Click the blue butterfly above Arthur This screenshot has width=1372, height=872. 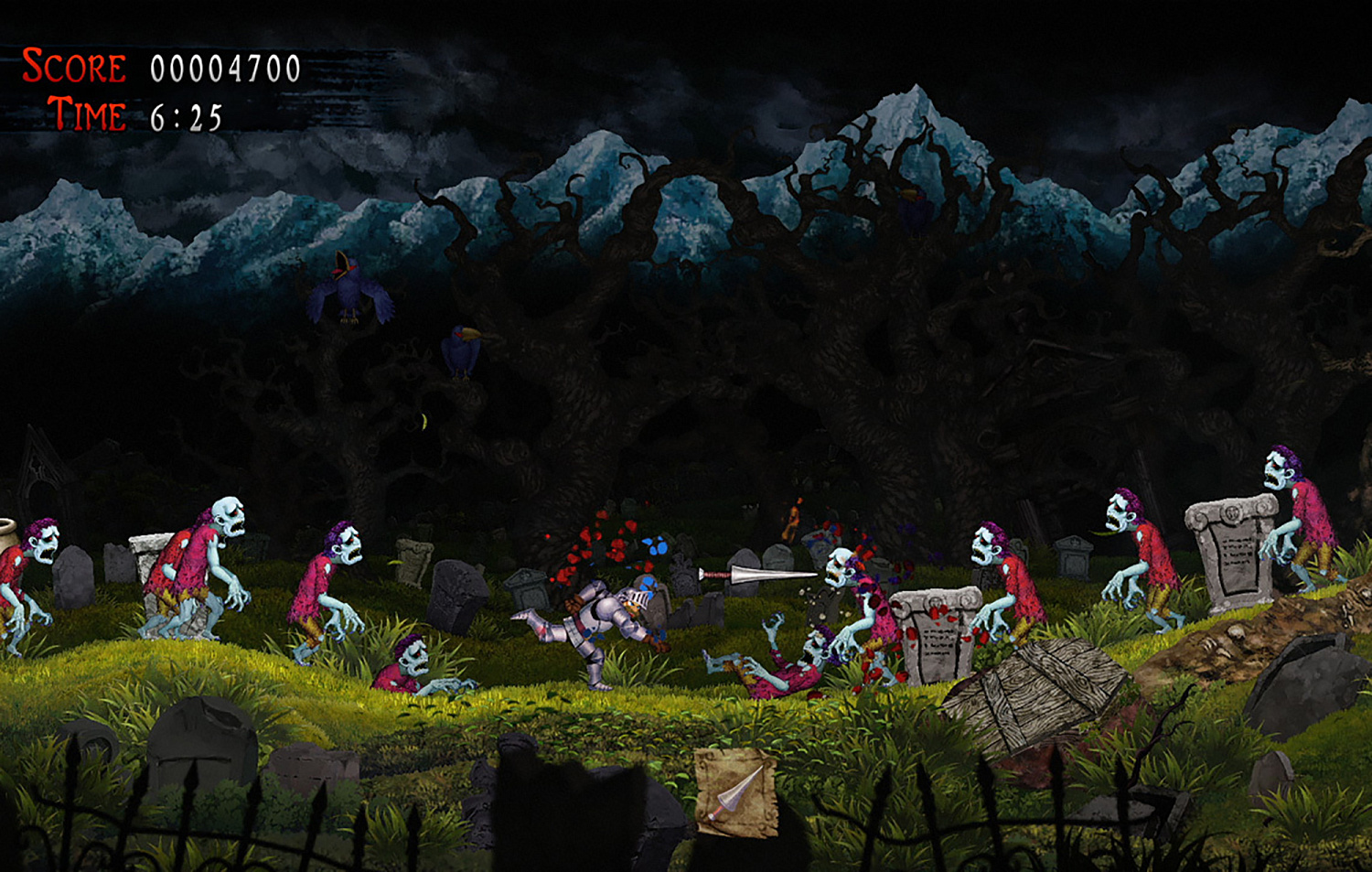[655, 545]
